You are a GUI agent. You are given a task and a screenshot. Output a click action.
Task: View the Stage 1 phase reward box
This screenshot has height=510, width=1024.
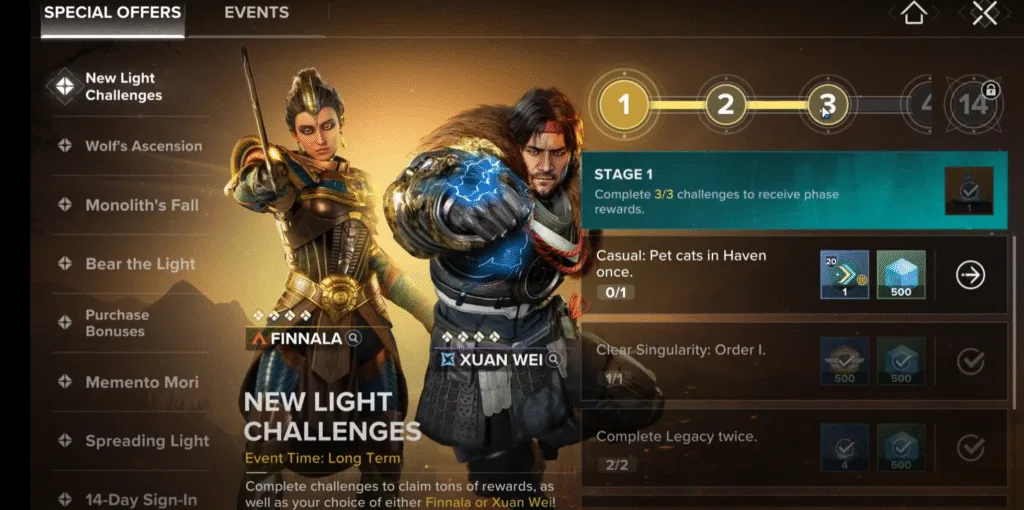(x=968, y=190)
